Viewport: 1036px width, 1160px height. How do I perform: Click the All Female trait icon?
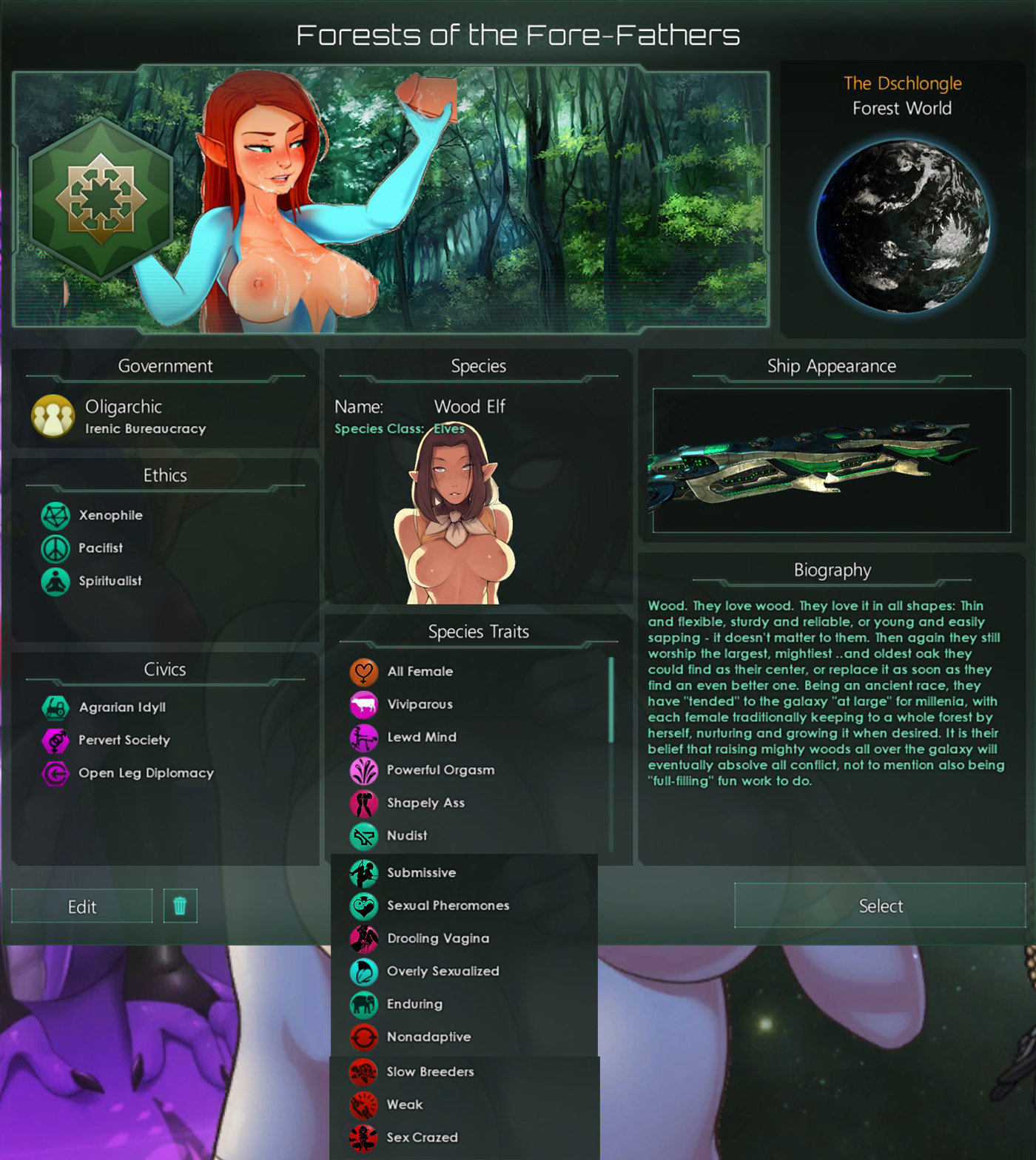coord(363,671)
